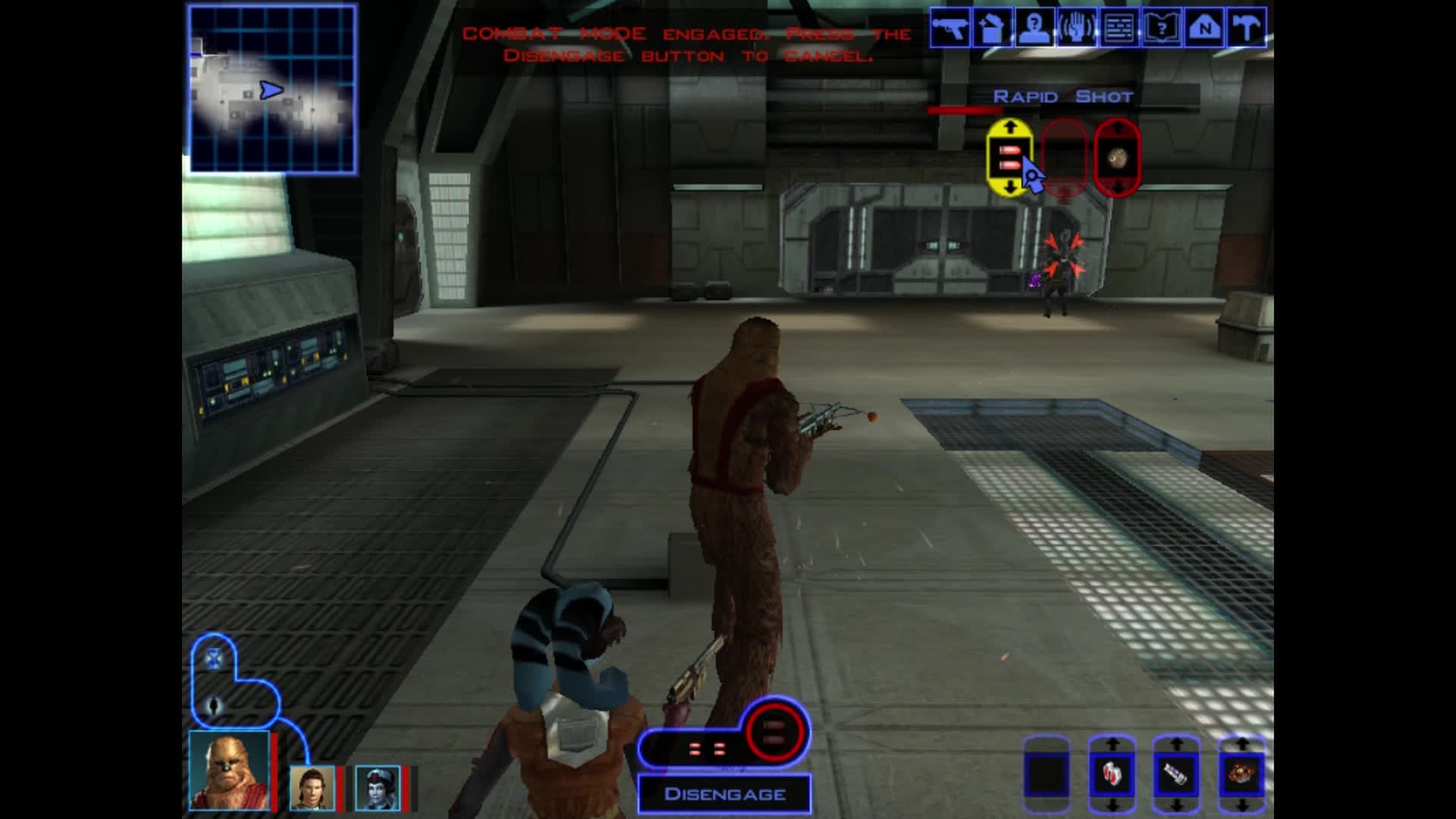Open the abilities screen with hand icon
The width and height of the screenshot is (1456, 819).
(1076, 29)
